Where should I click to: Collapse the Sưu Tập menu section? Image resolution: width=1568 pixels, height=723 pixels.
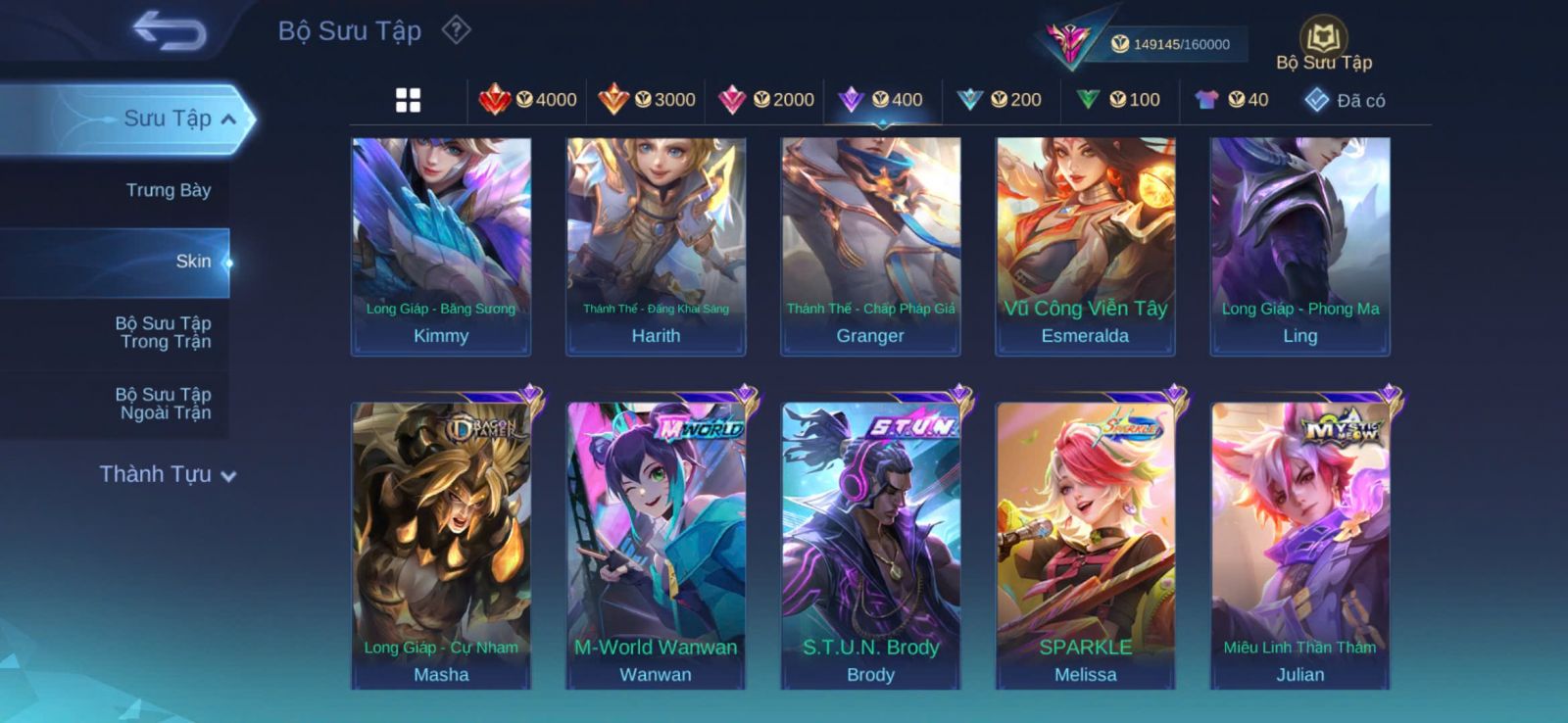[227, 120]
